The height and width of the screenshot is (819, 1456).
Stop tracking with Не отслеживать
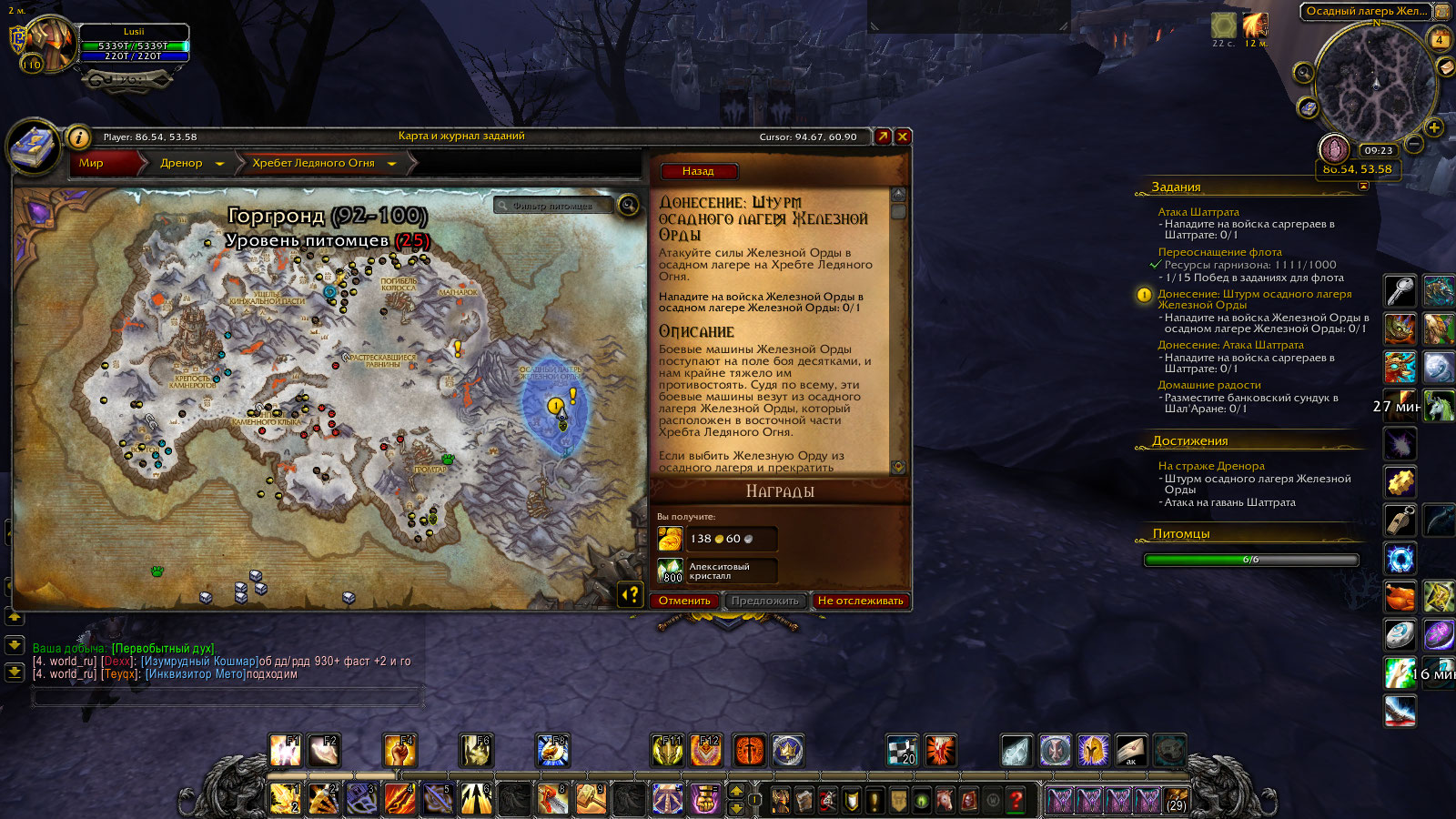[860, 601]
